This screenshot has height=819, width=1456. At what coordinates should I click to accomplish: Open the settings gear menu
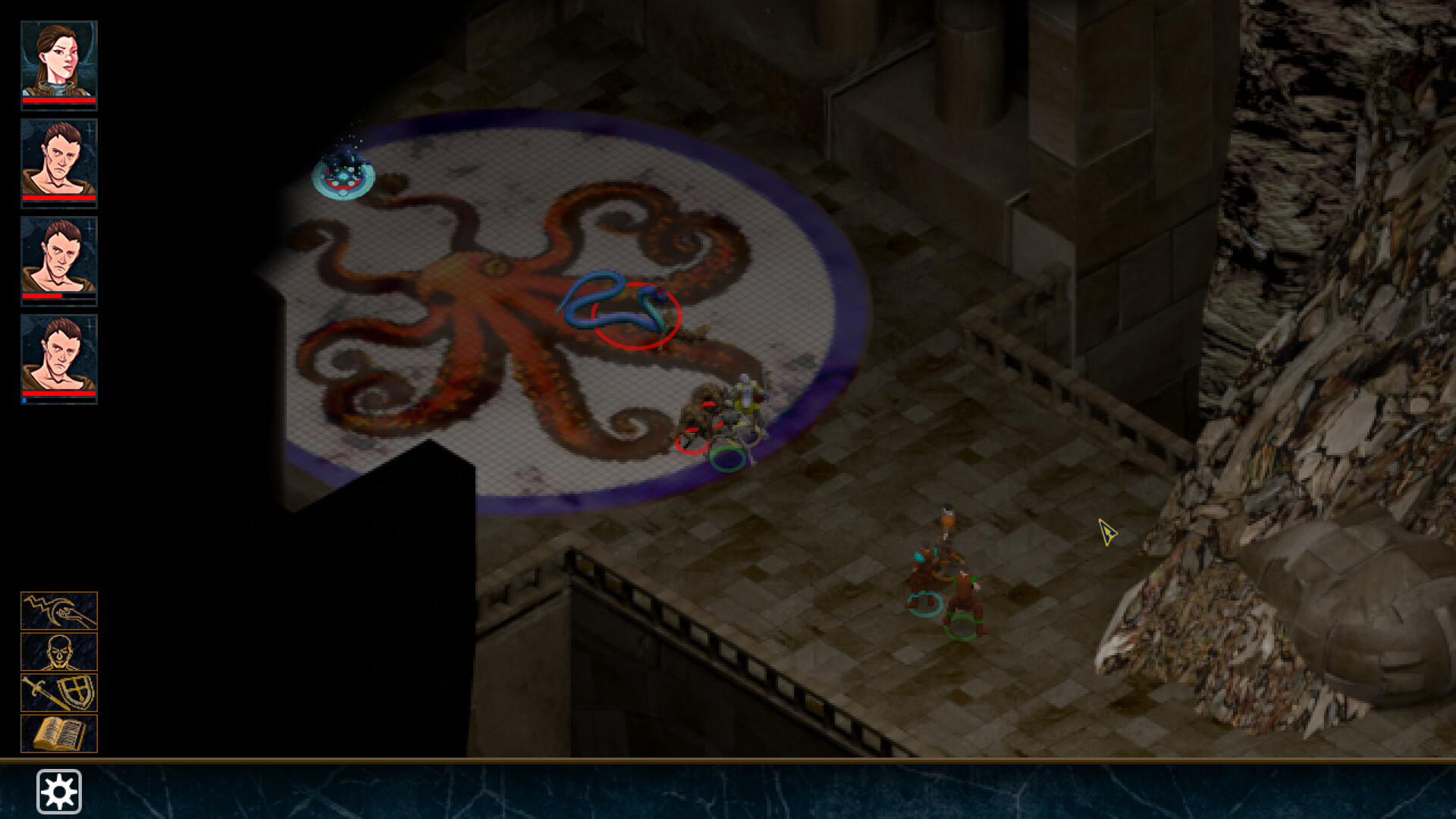coord(59,791)
